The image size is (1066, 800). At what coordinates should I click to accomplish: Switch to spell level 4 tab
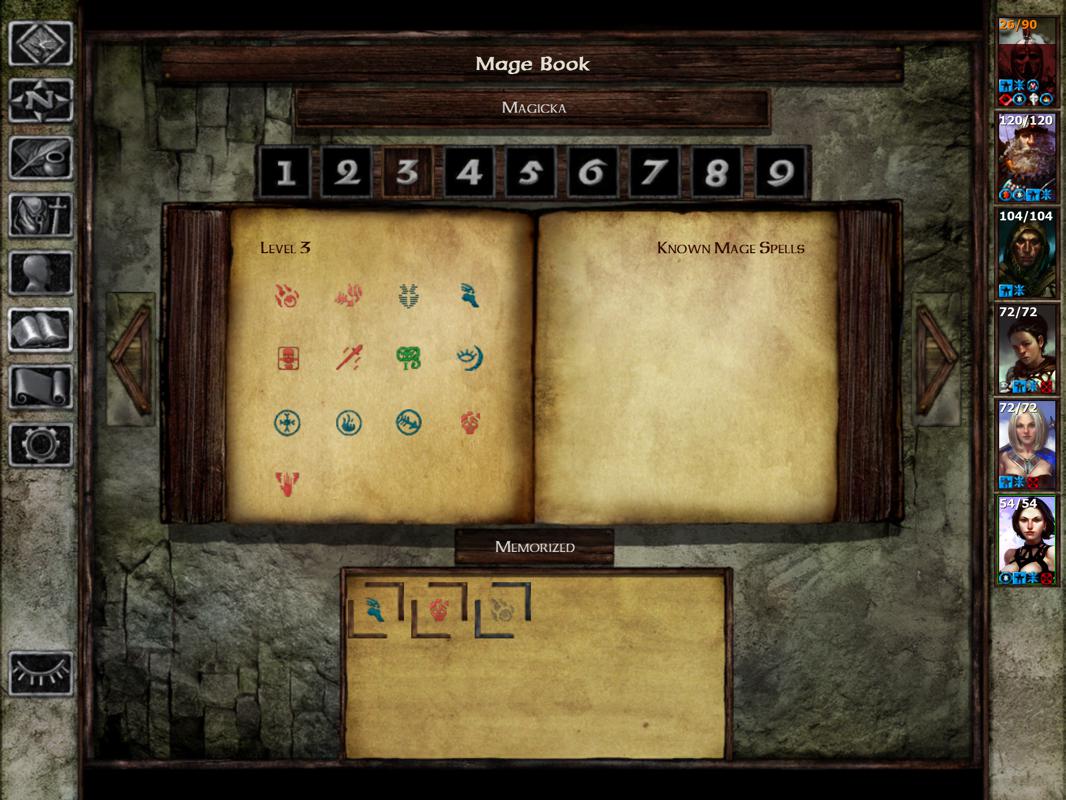click(469, 174)
